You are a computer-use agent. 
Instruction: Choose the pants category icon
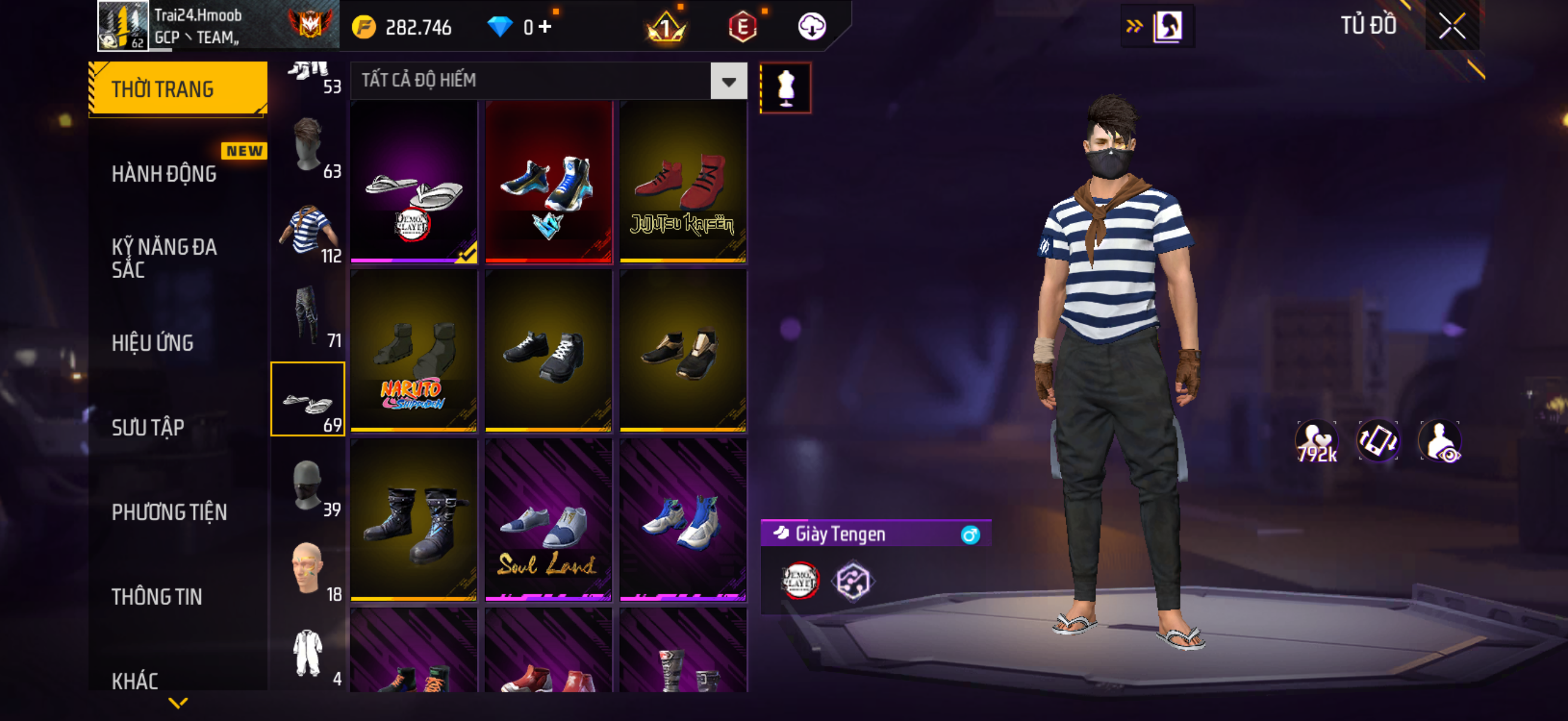tap(307, 315)
